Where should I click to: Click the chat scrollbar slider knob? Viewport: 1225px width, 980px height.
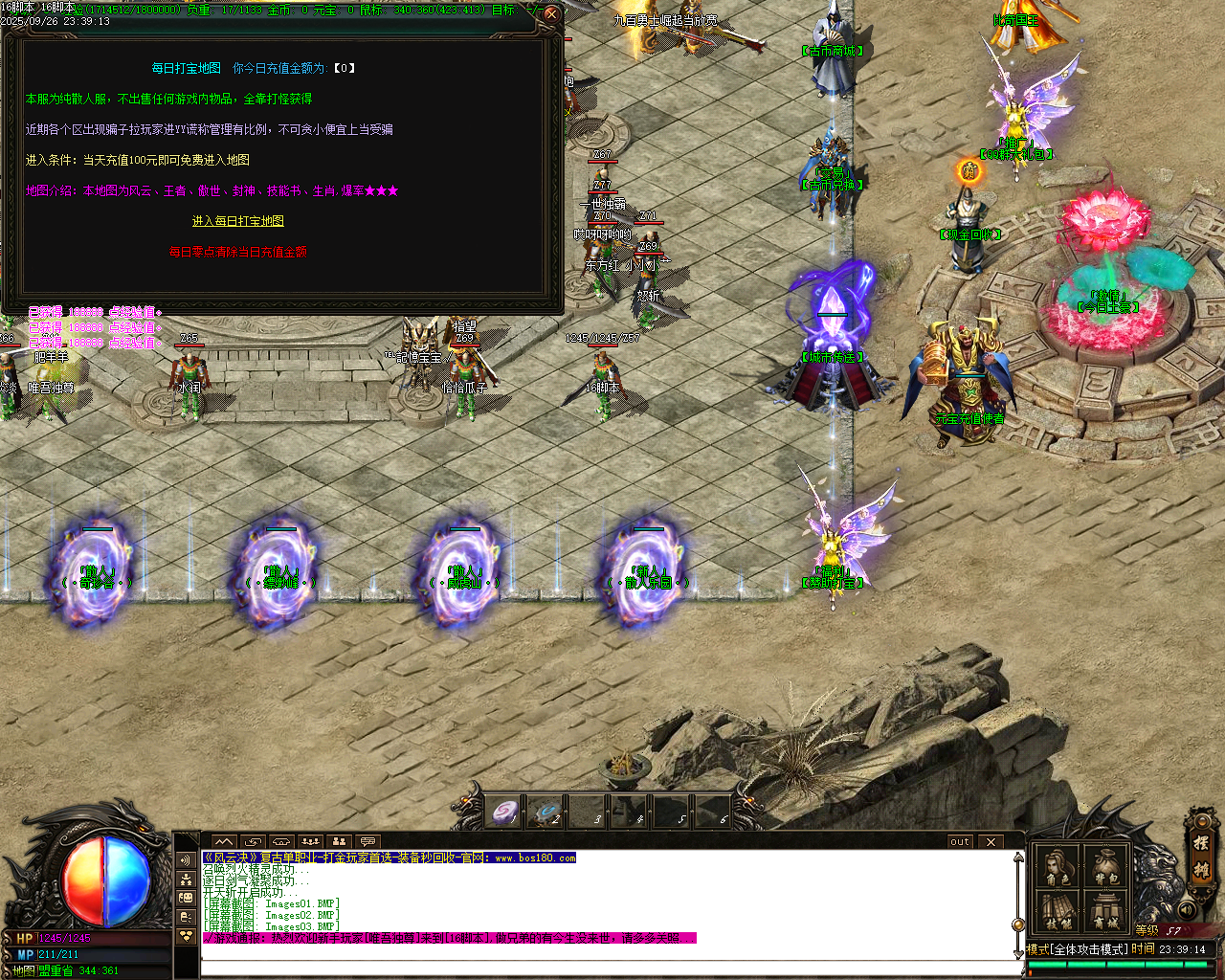1018,924
